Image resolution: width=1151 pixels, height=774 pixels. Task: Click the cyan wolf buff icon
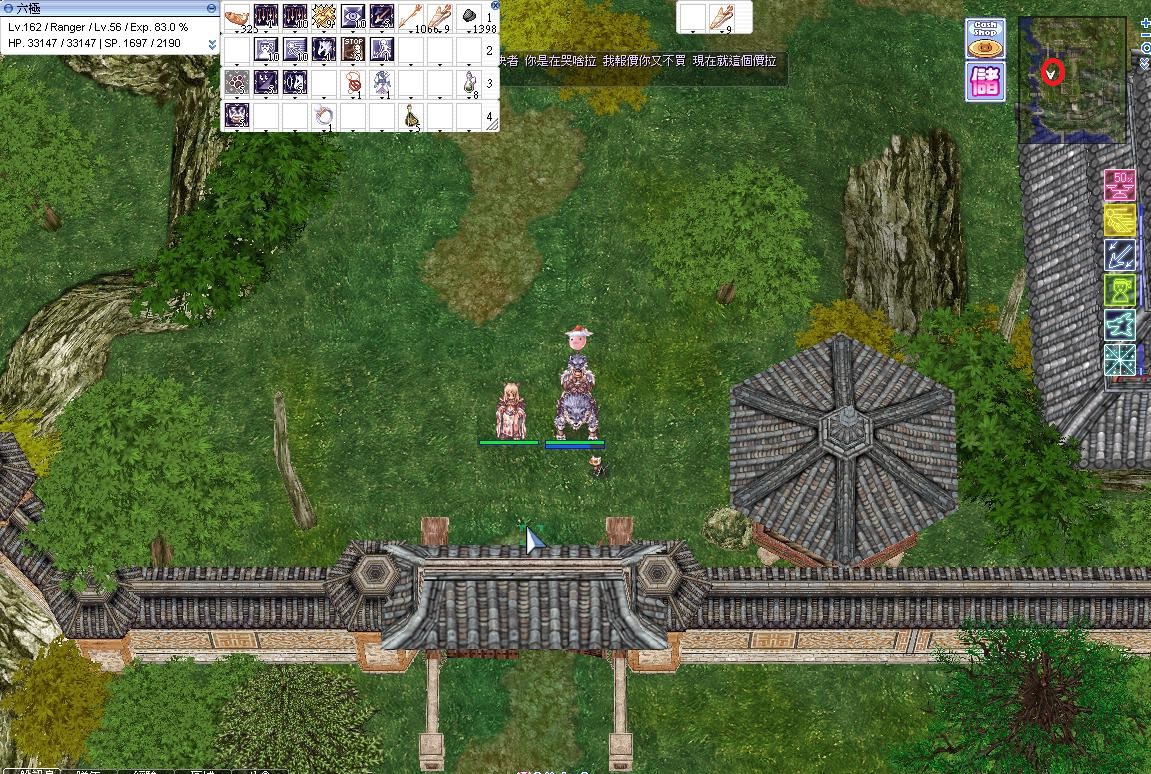click(1119, 324)
